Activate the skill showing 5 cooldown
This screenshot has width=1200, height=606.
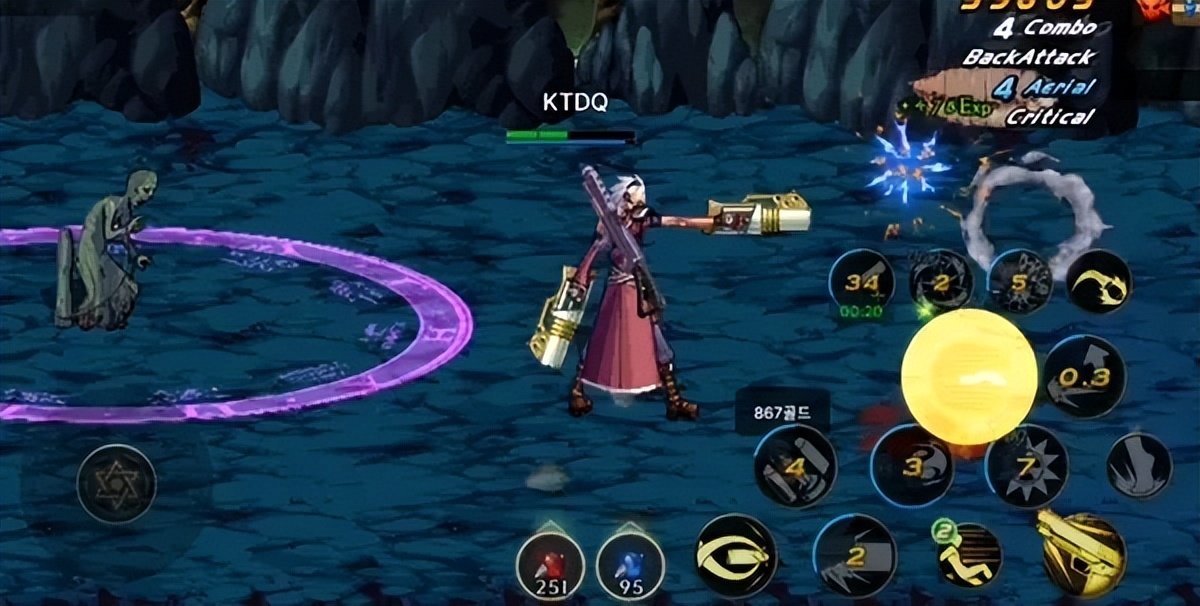1019,282
